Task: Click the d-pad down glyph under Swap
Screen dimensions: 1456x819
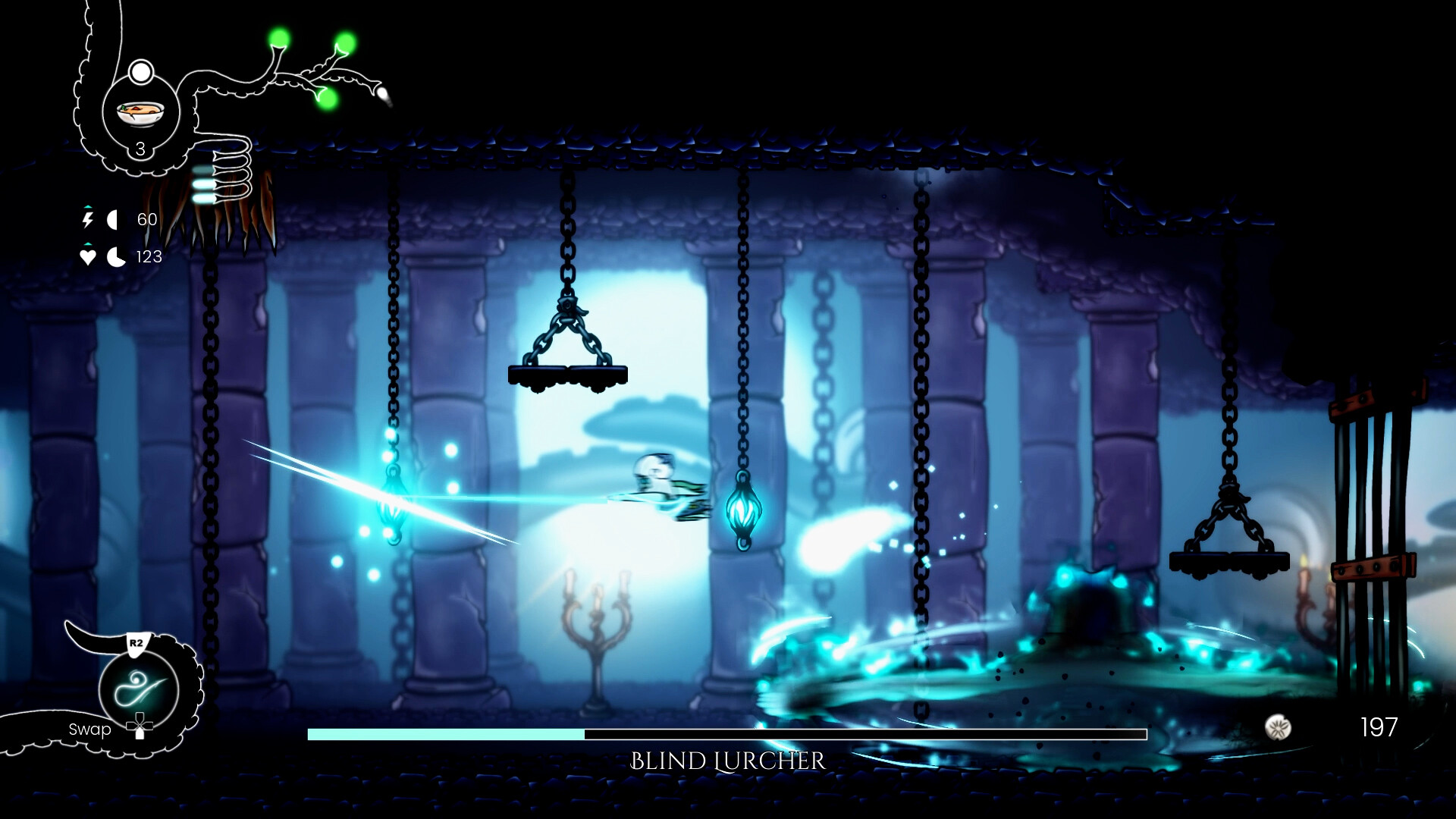Action: click(x=140, y=726)
